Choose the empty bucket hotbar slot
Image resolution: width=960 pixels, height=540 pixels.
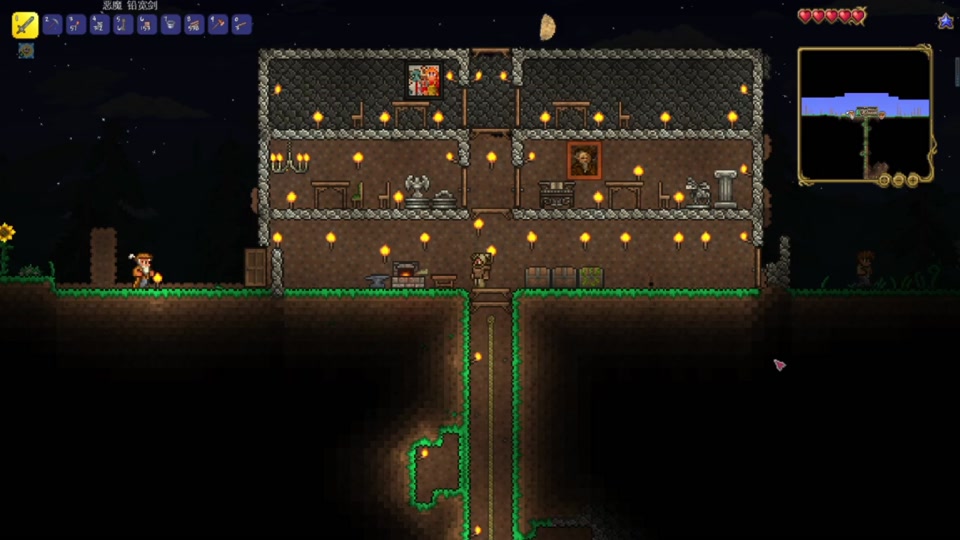pos(171,25)
